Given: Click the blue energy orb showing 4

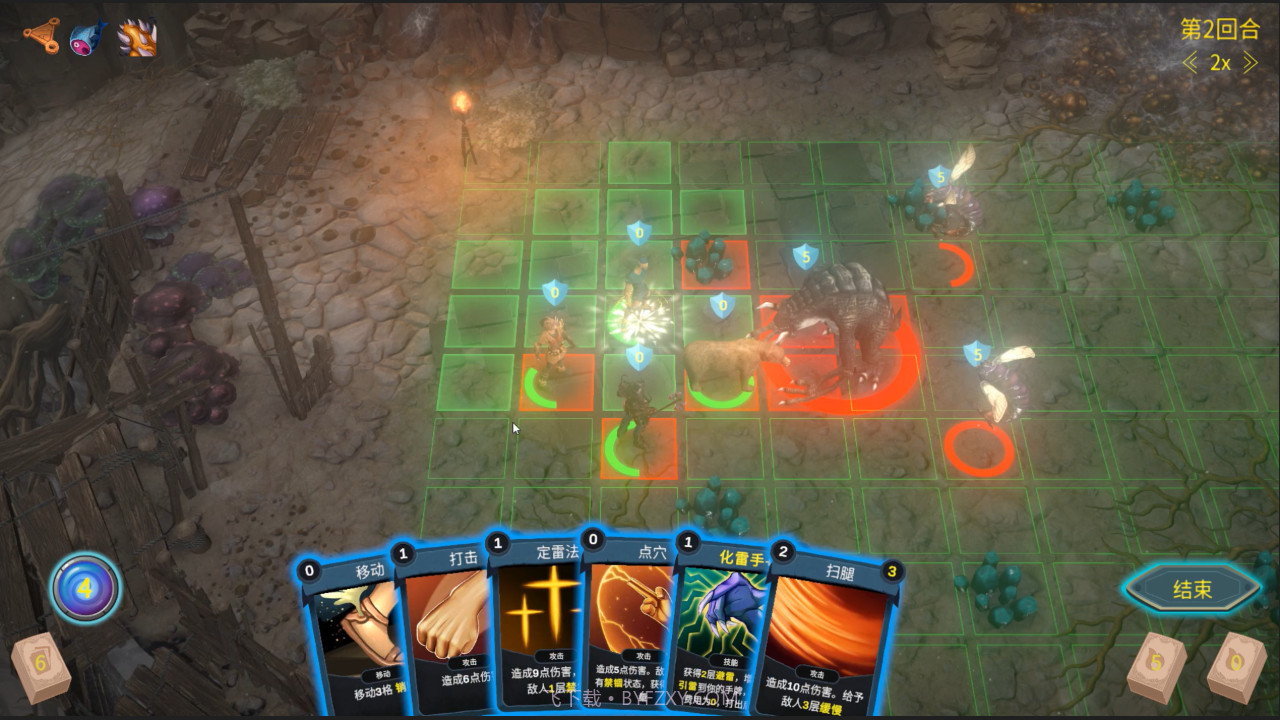Looking at the screenshot, I should pyautogui.click(x=86, y=588).
